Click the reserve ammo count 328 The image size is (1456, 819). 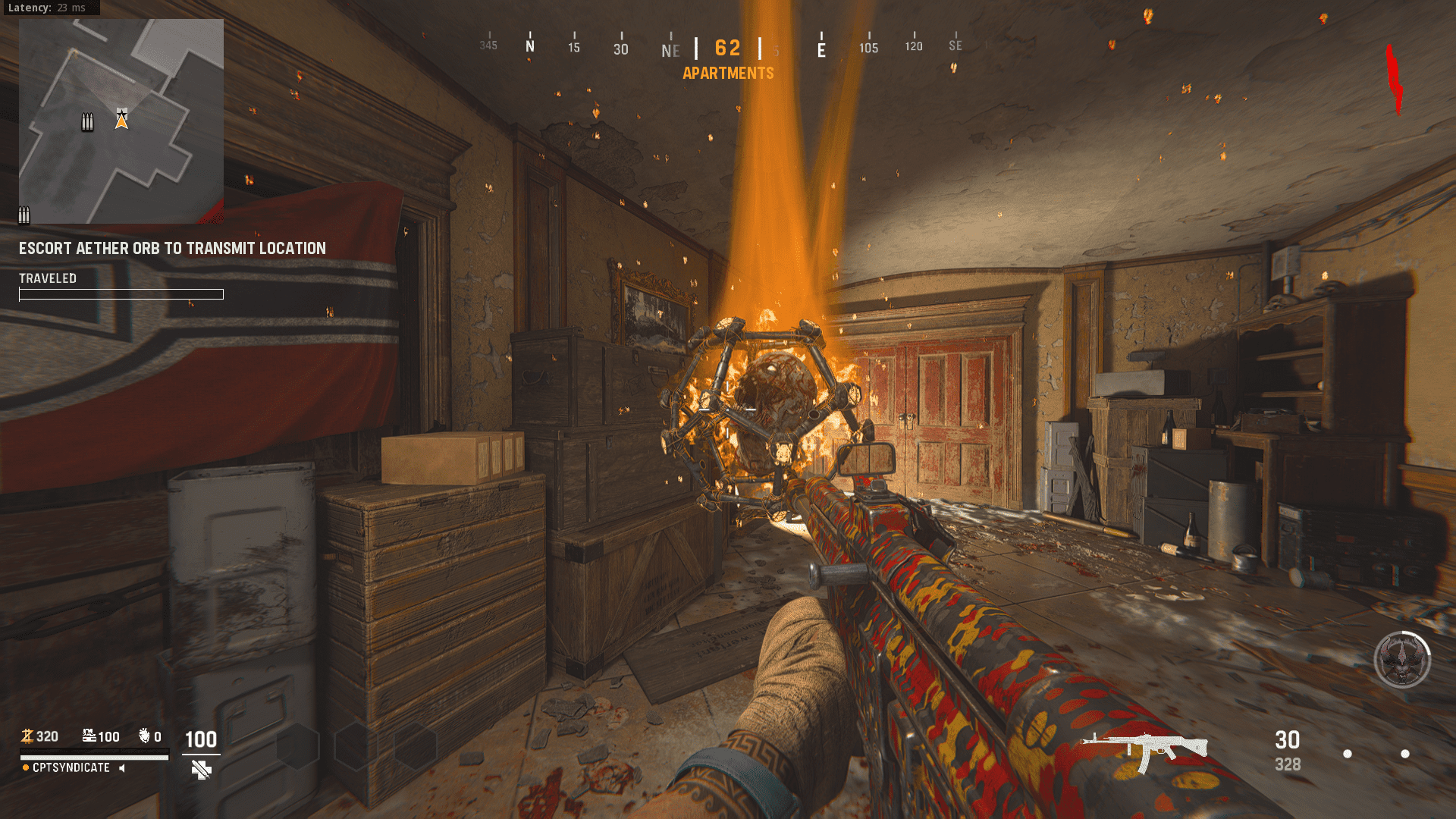(x=1288, y=764)
